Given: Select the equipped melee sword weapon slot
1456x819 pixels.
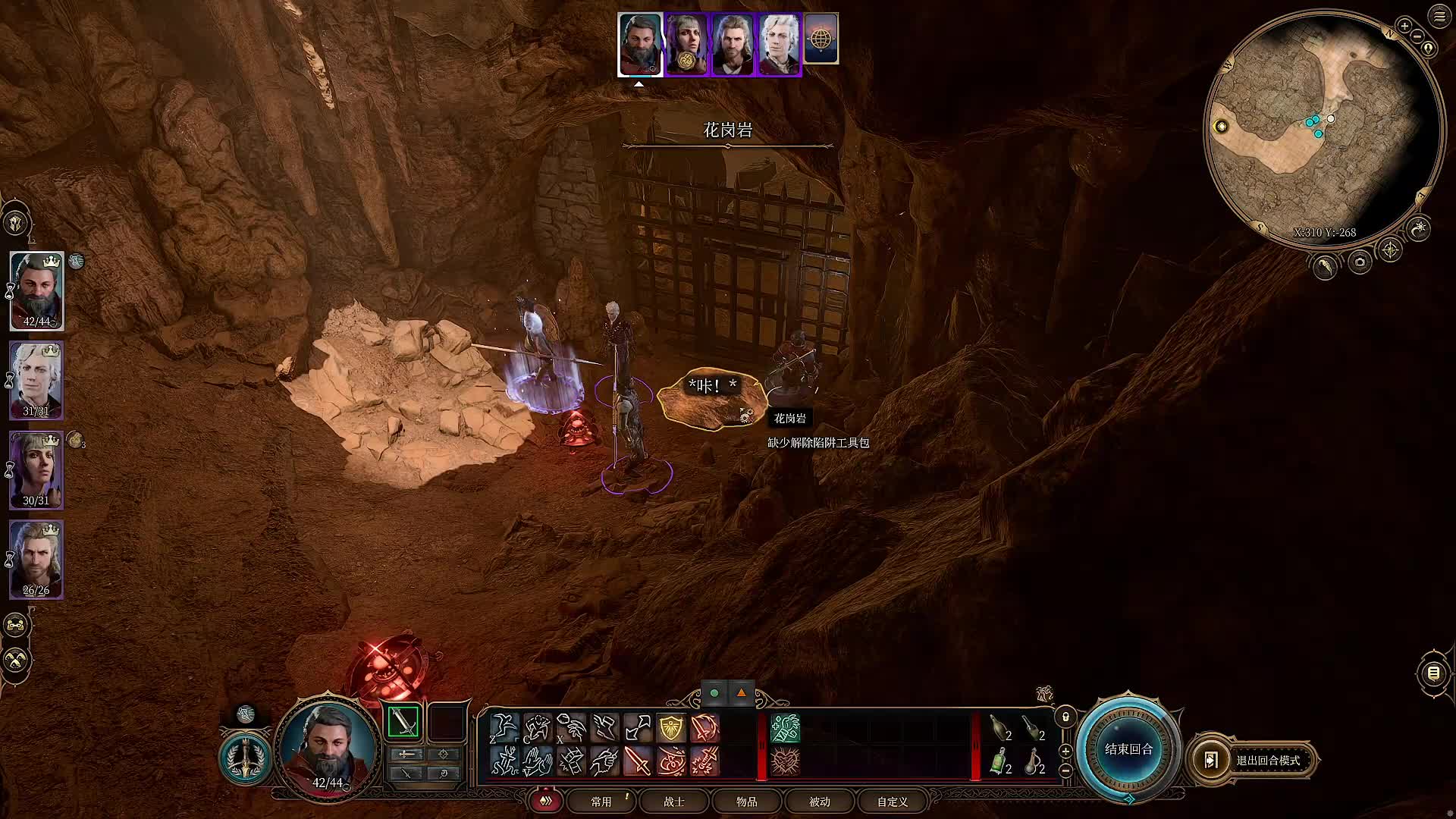Looking at the screenshot, I should (x=403, y=722).
